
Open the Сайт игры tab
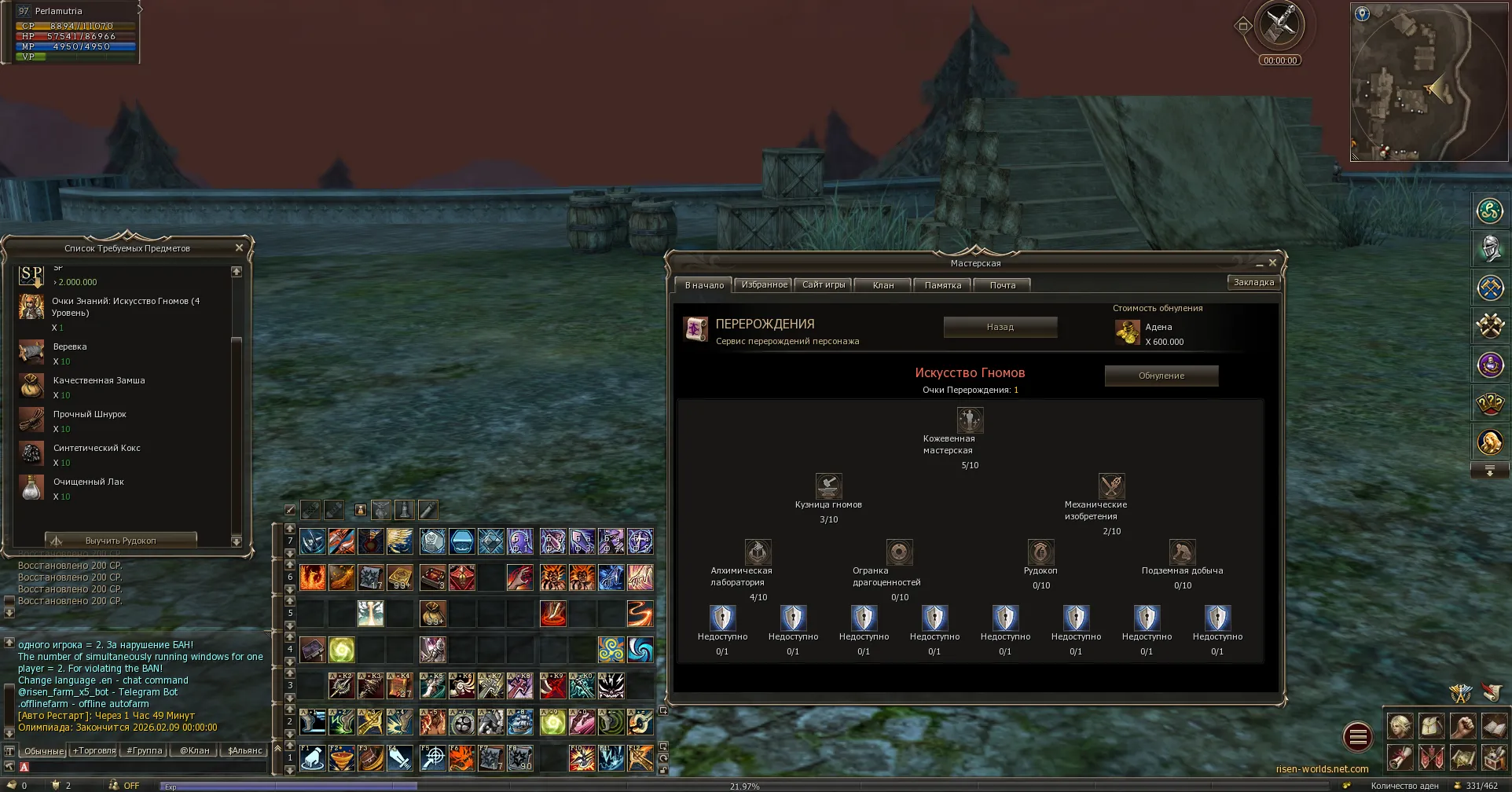pos(824,285)
